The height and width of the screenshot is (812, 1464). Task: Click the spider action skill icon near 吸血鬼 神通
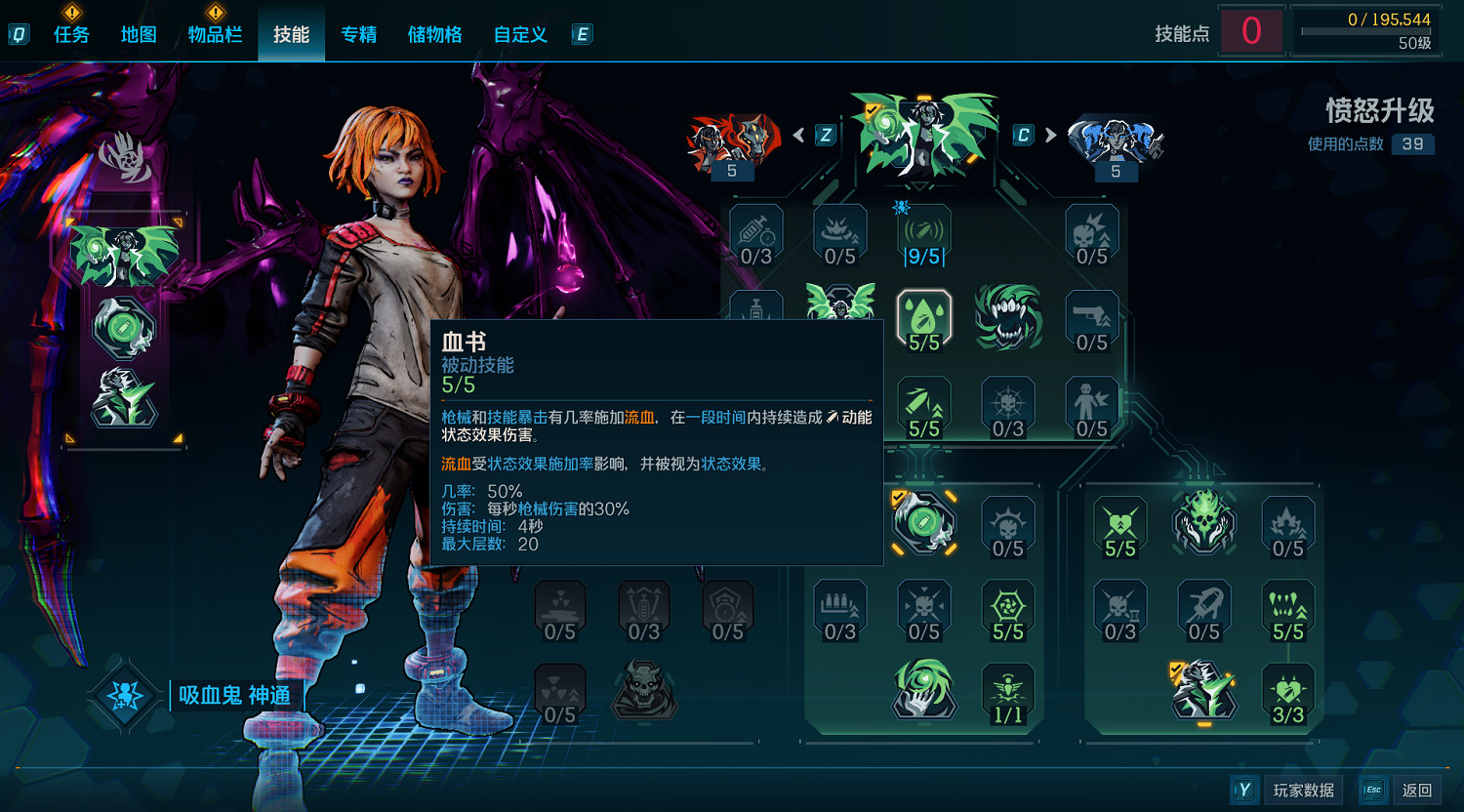coord(124,698)
